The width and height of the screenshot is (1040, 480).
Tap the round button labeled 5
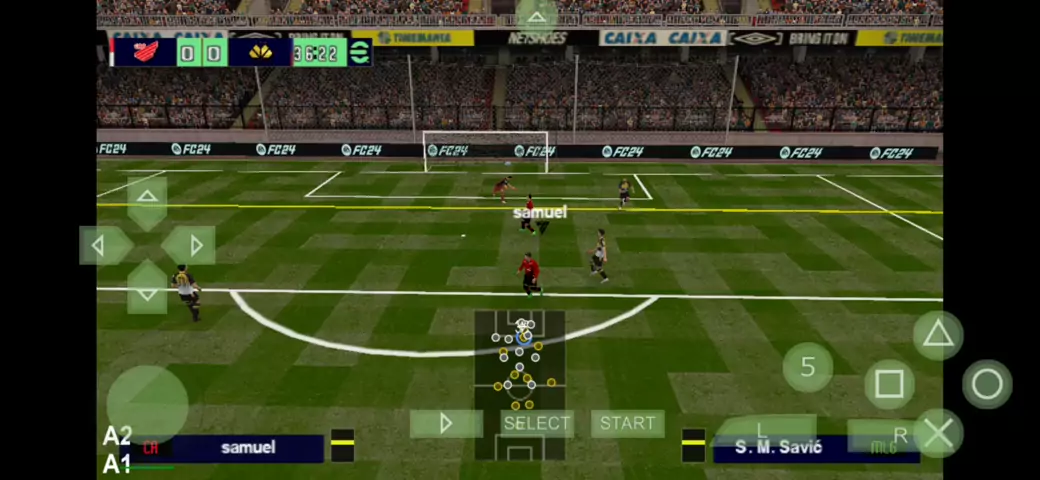click(808, 367)
